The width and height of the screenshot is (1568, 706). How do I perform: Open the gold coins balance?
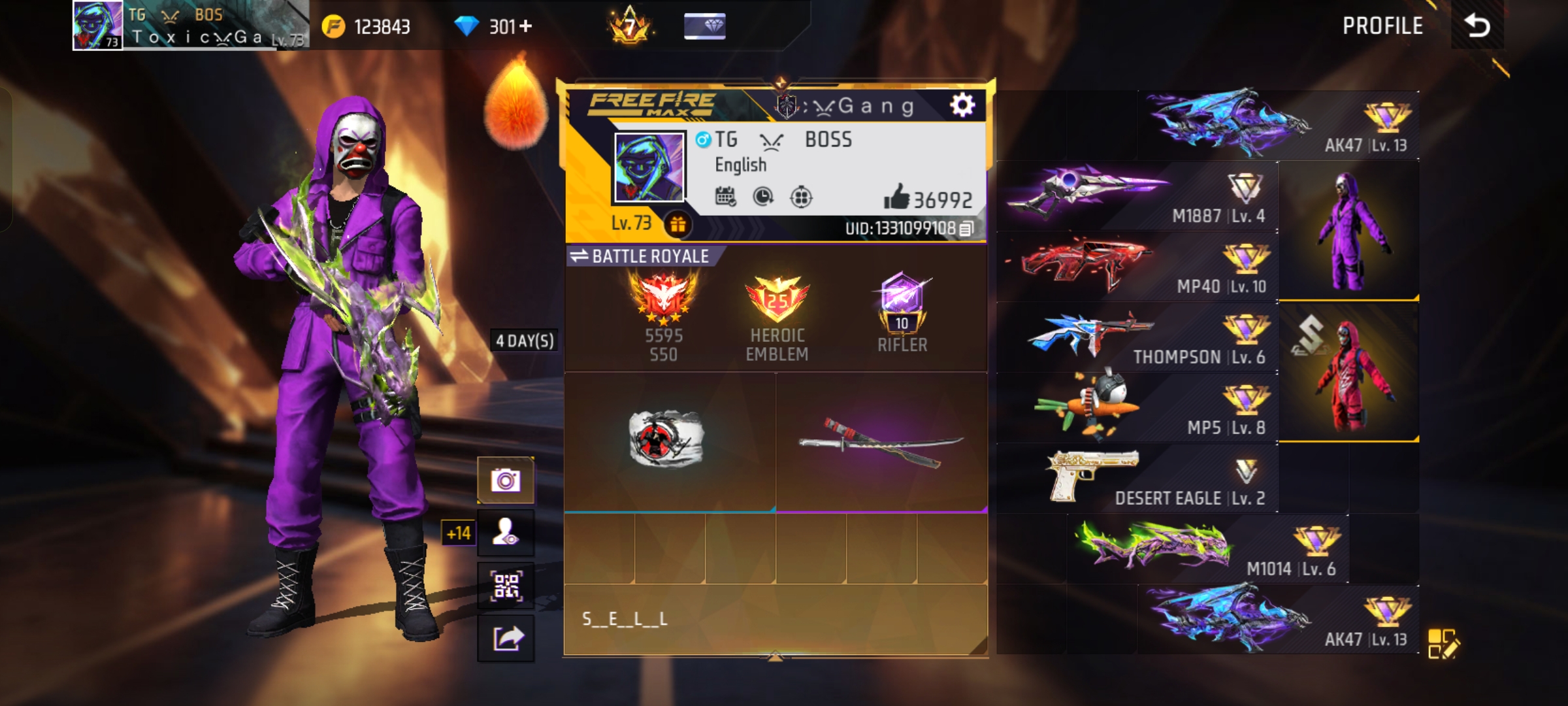tap(367, 27)
